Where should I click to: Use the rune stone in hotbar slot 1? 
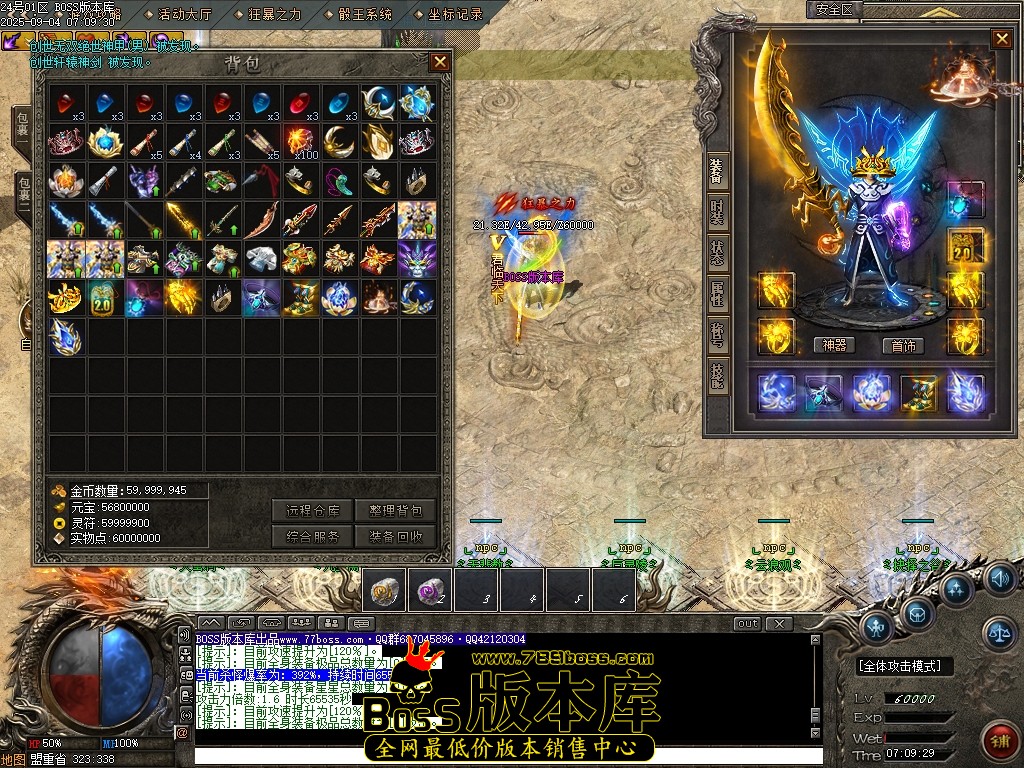[x=384, y=590]
